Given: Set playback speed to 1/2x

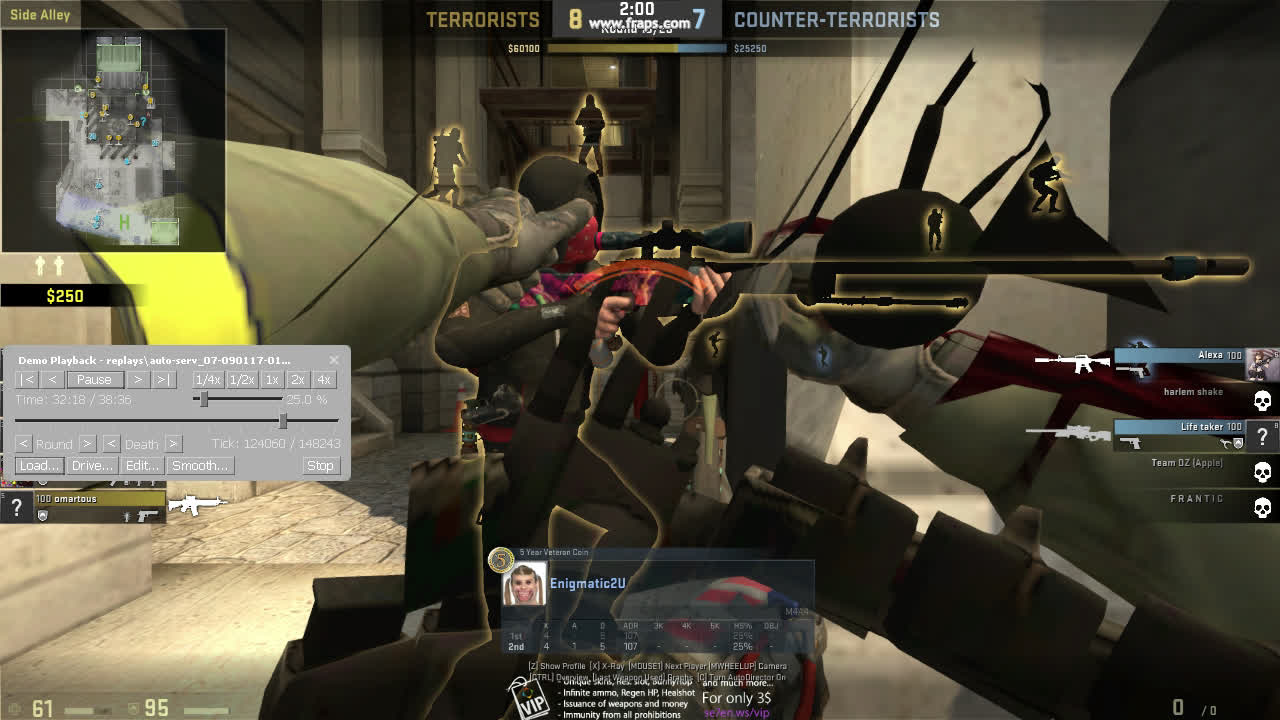Looking at the screenshot, I should 242,380.
